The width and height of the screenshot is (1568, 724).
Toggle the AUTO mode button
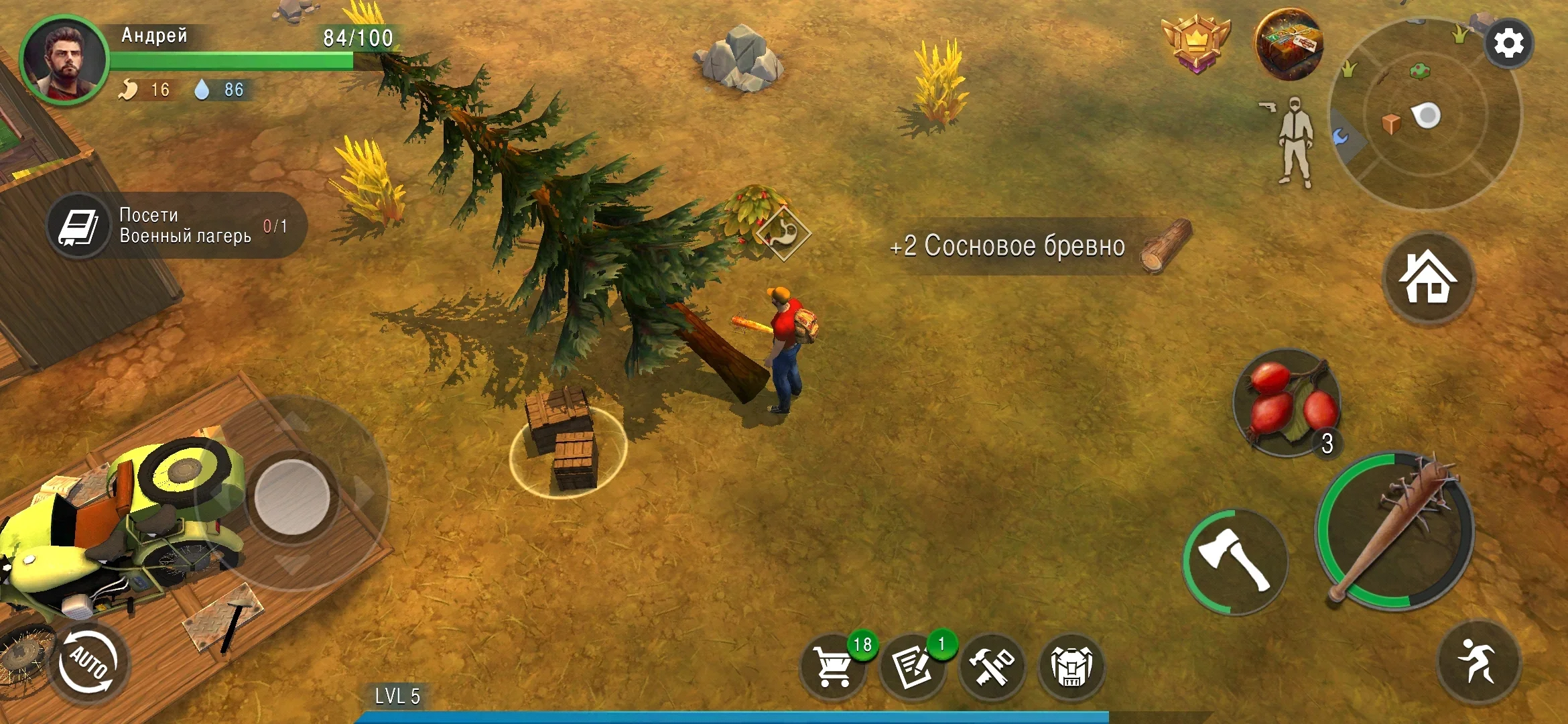point(88,662)
